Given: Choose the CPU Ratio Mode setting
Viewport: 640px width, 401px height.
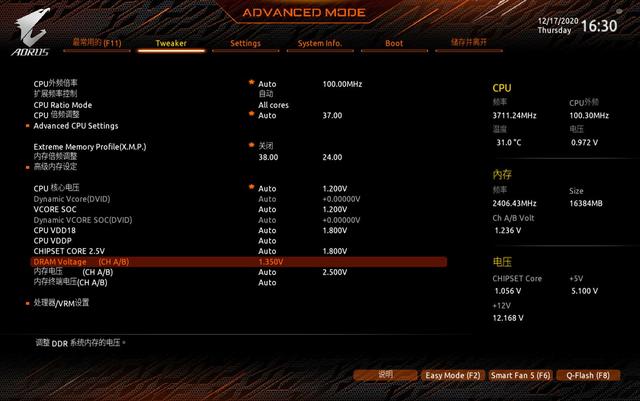Looking at the screenshot, I should [63, 105].
